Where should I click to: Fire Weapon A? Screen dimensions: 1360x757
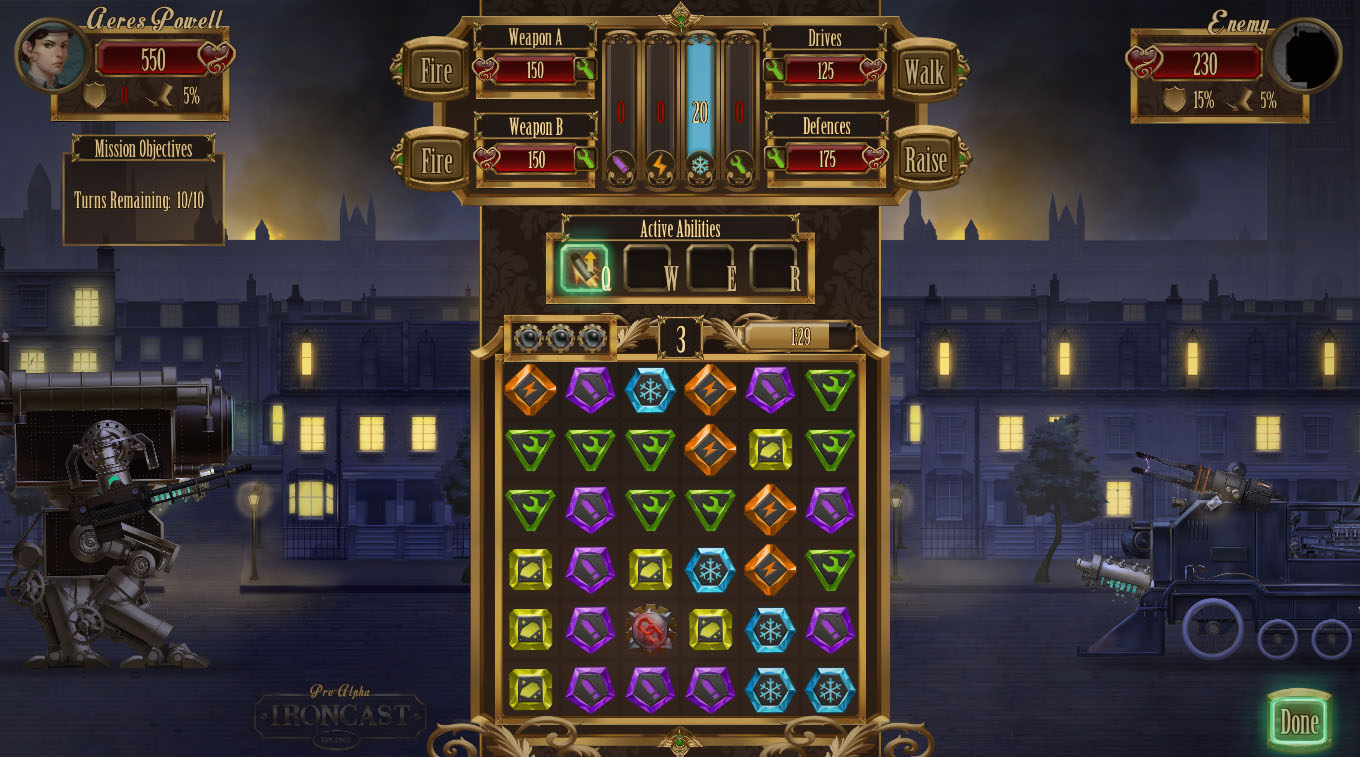[436, 71]
